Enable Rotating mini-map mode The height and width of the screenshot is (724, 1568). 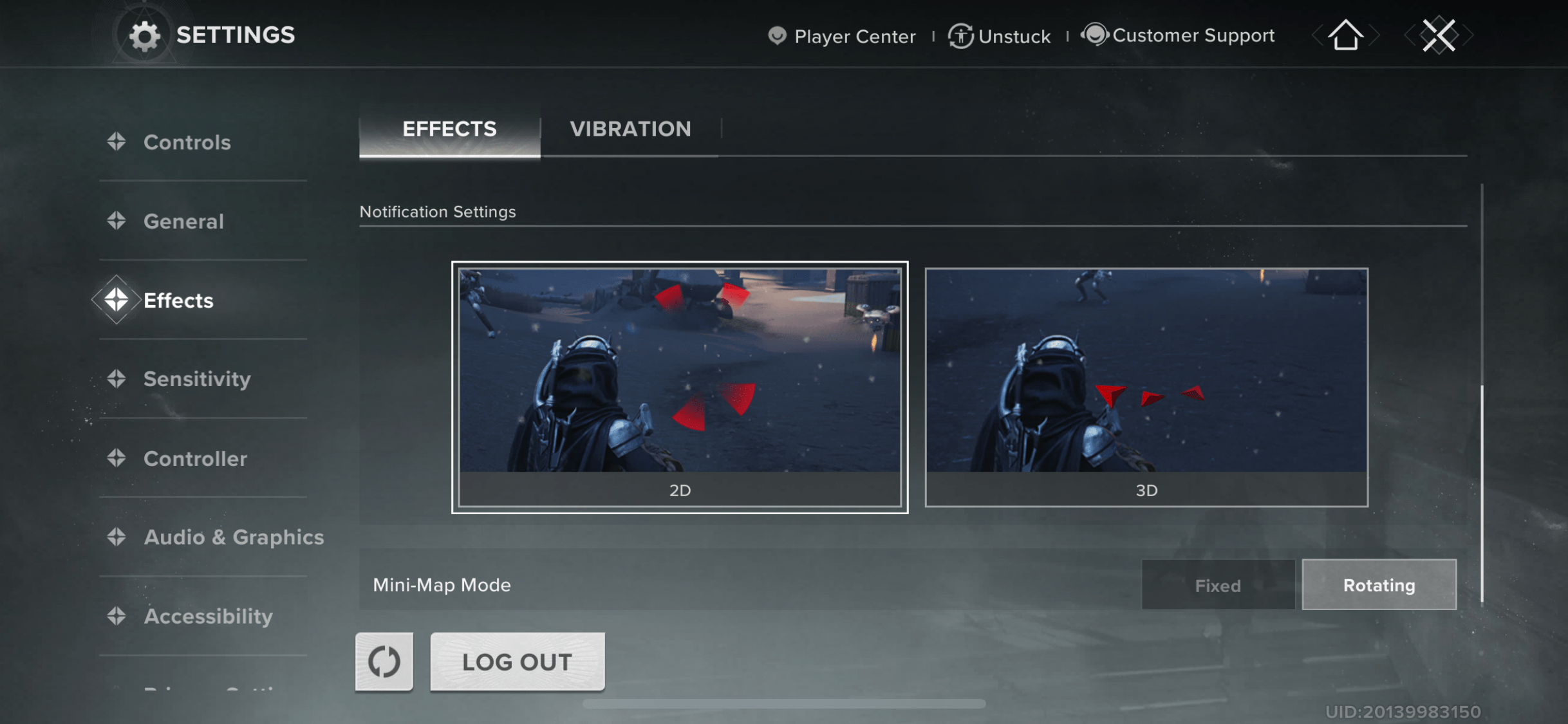tap(1379, 585)
